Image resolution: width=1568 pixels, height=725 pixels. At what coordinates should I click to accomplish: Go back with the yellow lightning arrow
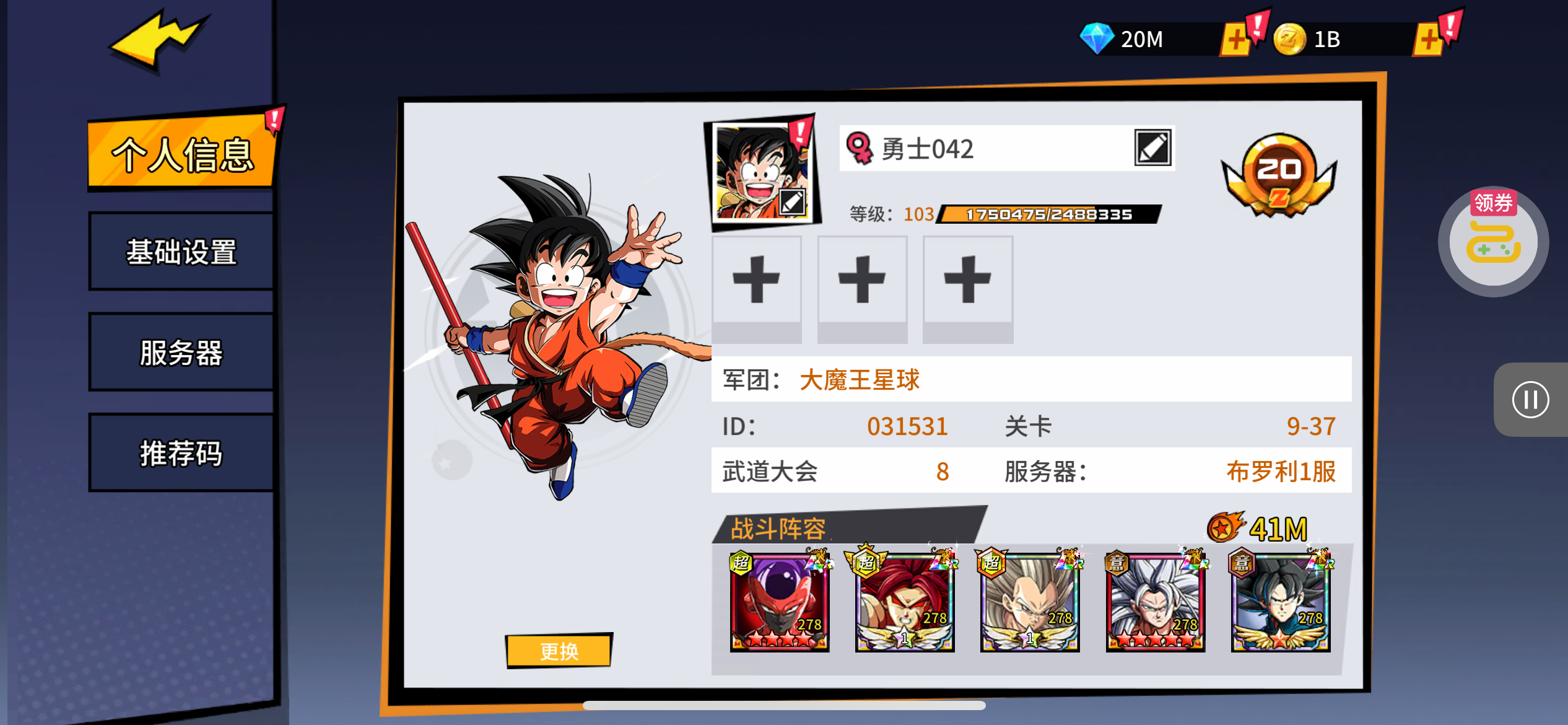158,38
